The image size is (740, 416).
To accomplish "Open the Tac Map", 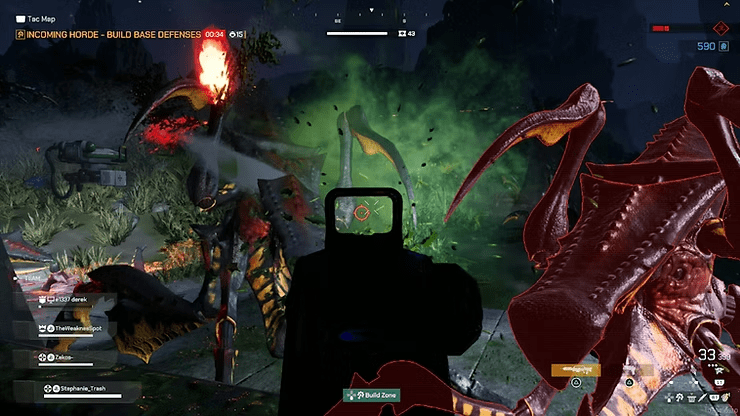I will click(37, 19).
